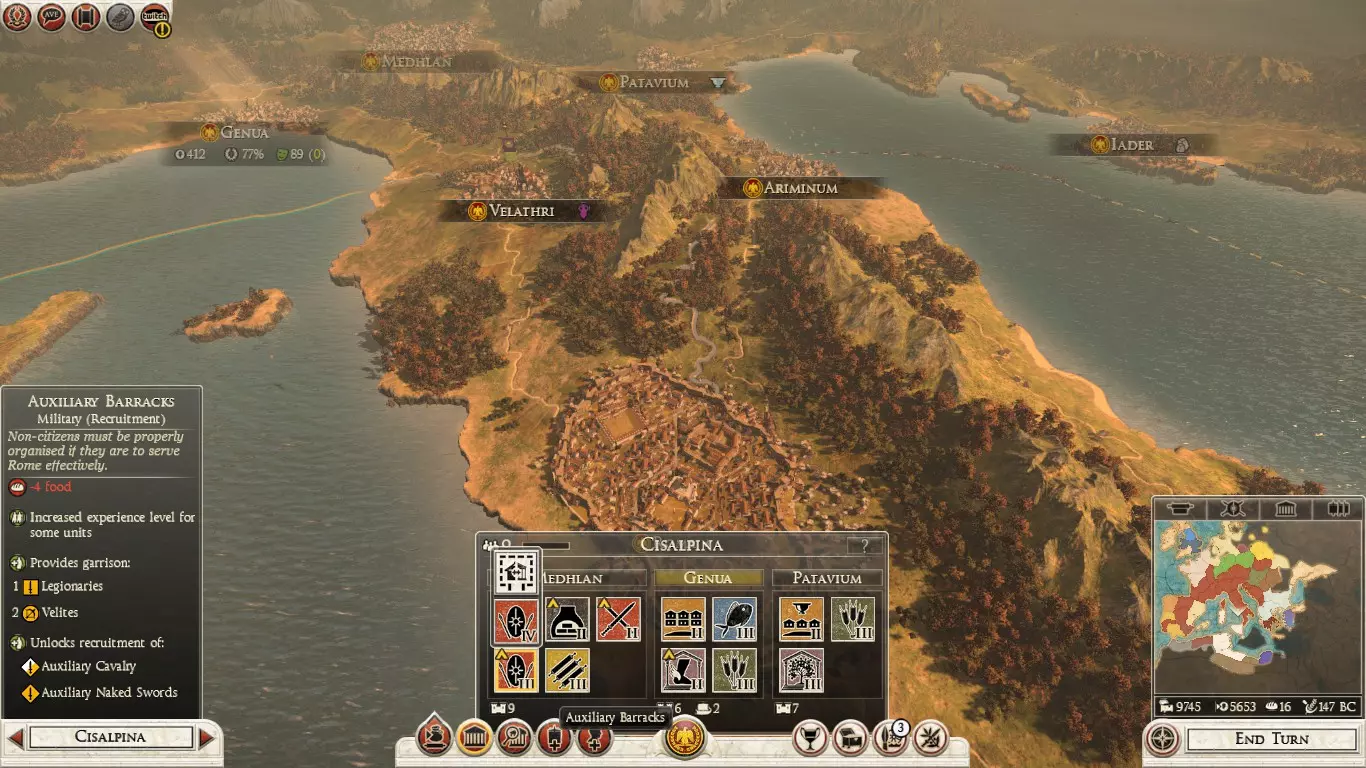Choose previous province with left arrow
1366x768 pixels.
click(15, 738)
